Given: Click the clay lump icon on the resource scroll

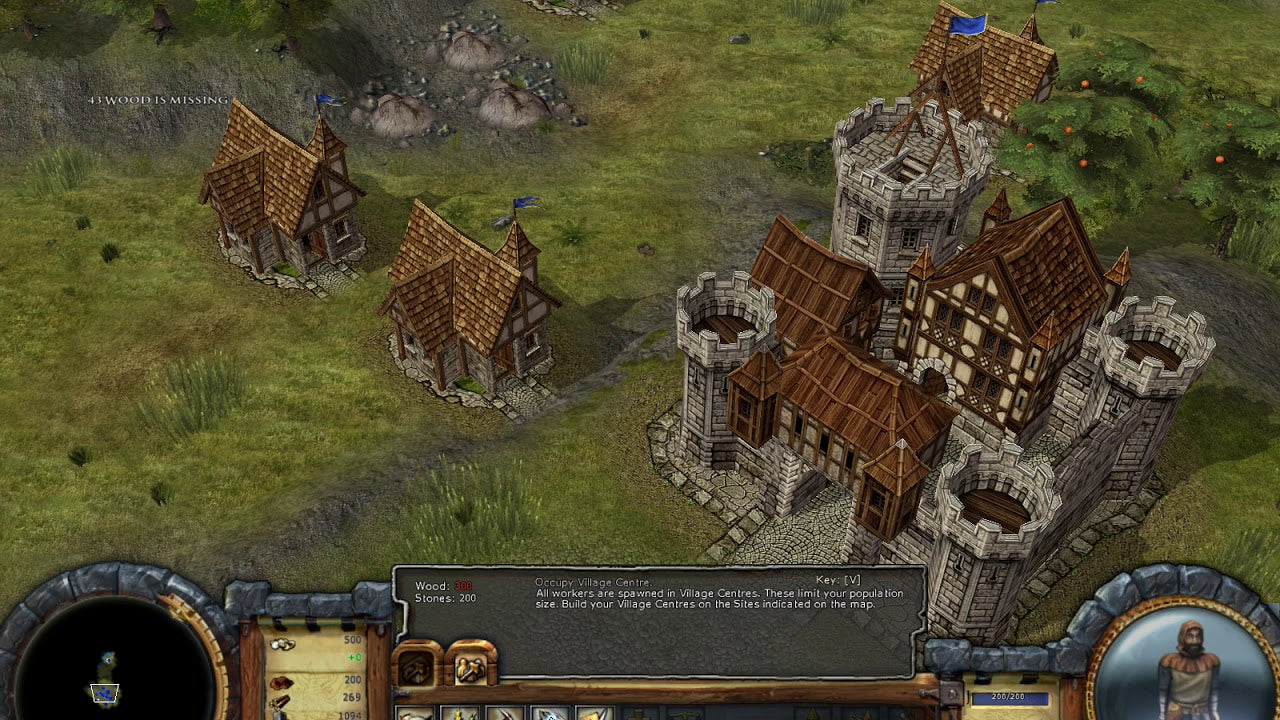Looking at the screenshot, I should point(283,683).
